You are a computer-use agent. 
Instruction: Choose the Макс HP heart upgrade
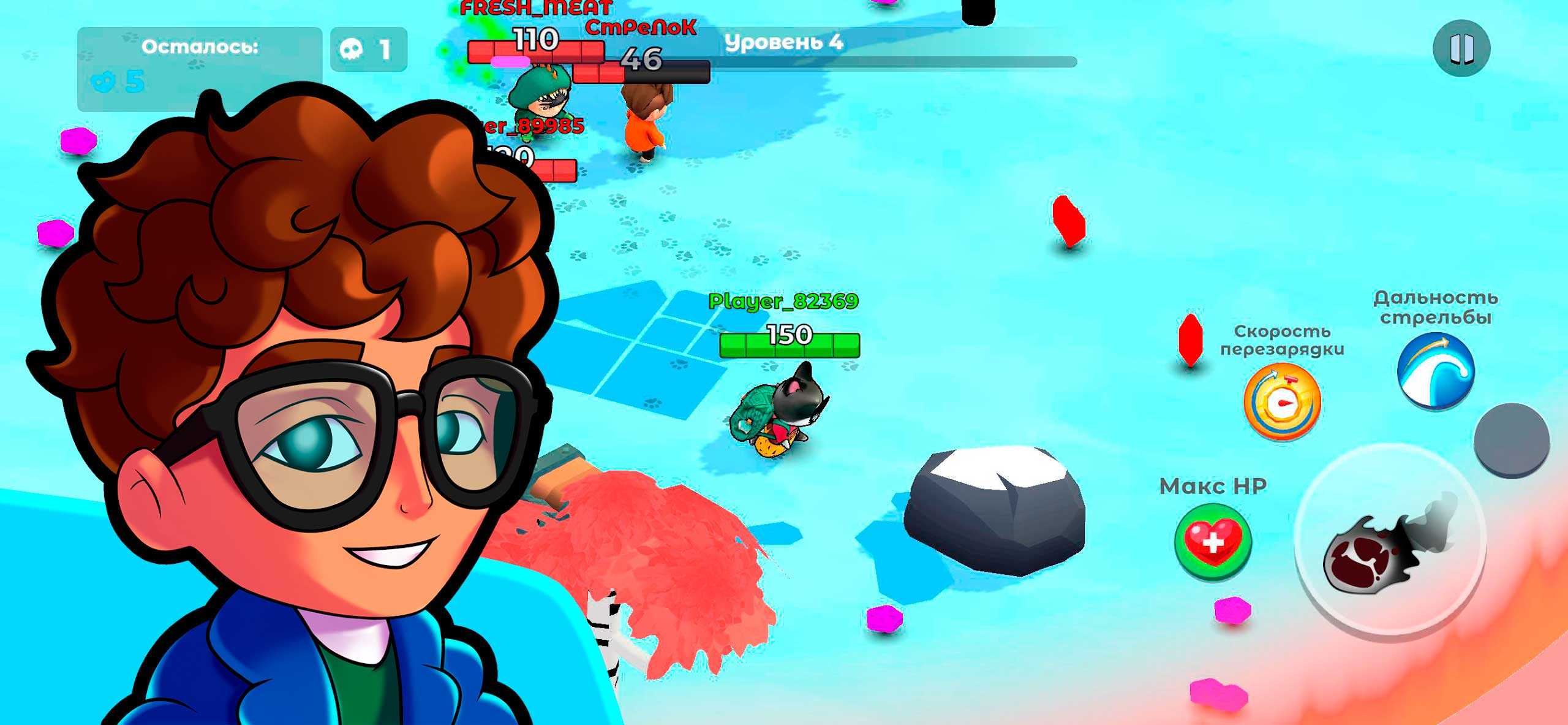pos(1213,542)
